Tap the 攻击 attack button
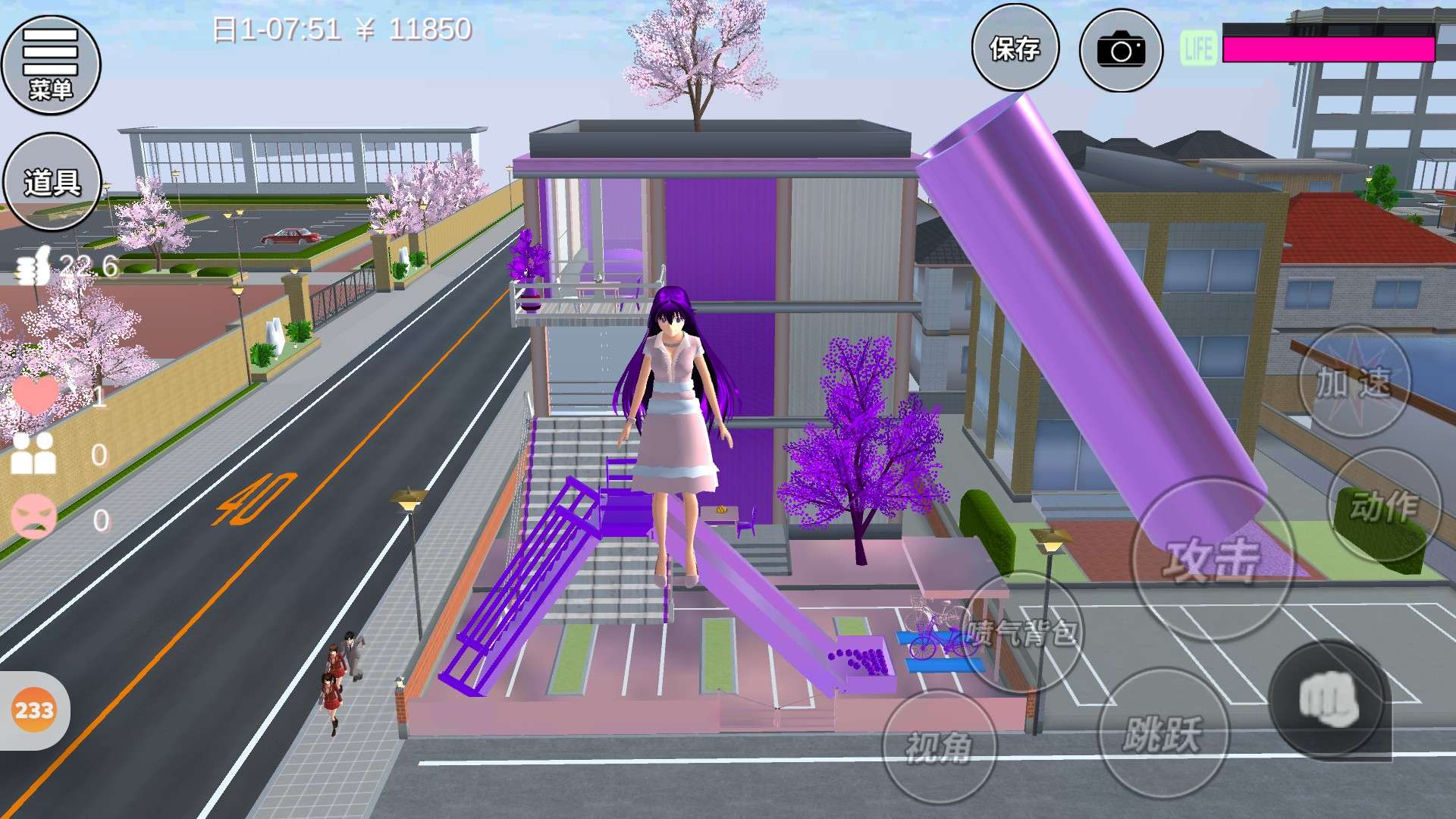This screenshot has height=819, width=1456. pos(1212,560)
